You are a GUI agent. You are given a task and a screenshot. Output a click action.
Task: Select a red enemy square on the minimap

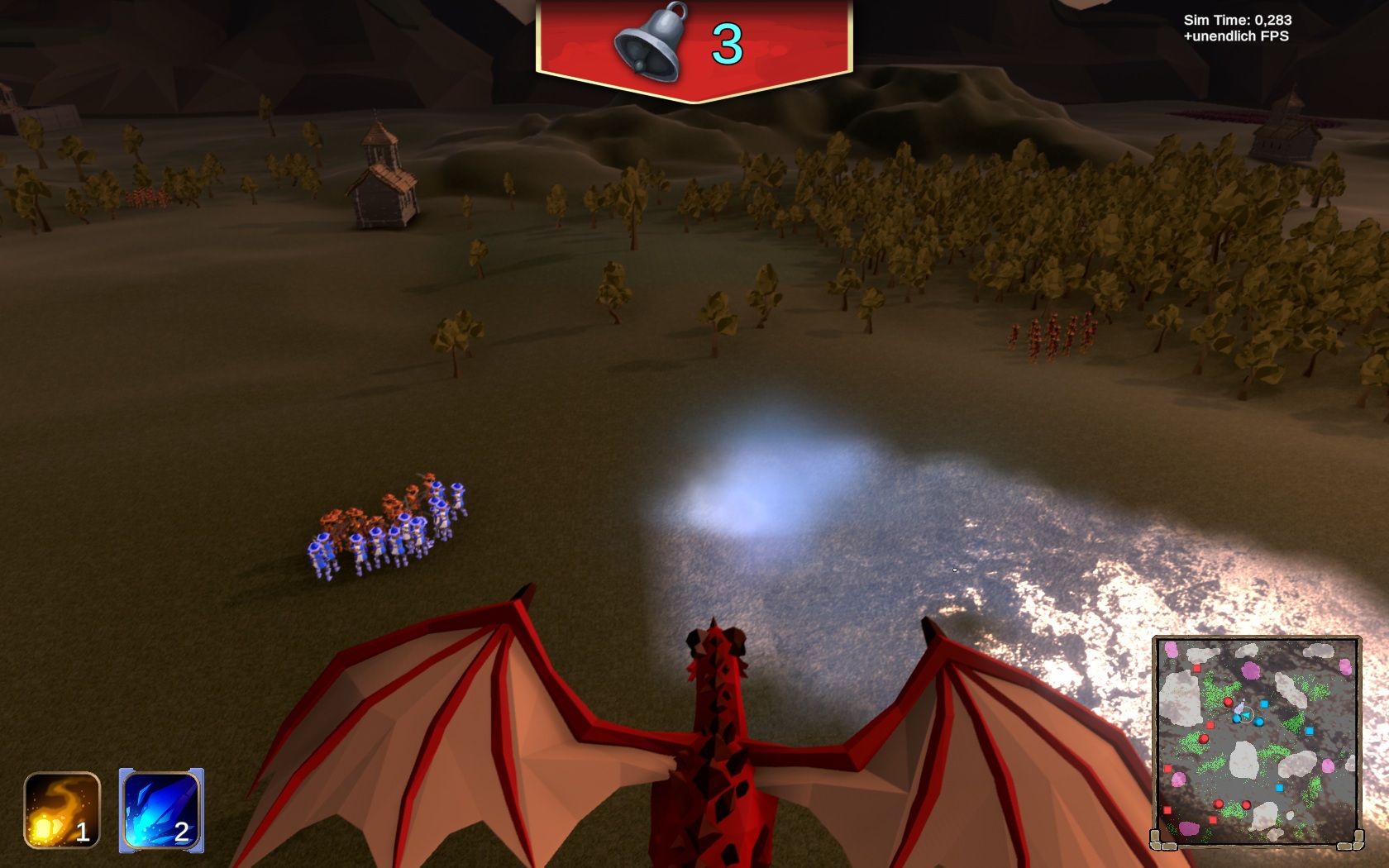tap(1196, 670)
